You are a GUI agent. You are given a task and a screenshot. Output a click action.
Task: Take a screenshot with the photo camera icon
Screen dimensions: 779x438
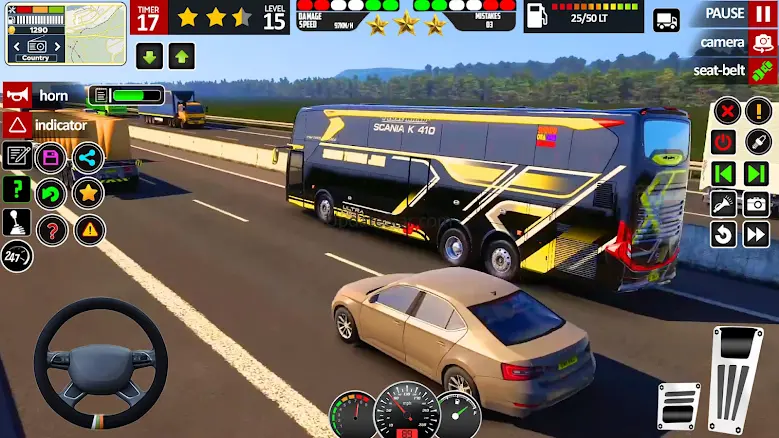point(755,204)
